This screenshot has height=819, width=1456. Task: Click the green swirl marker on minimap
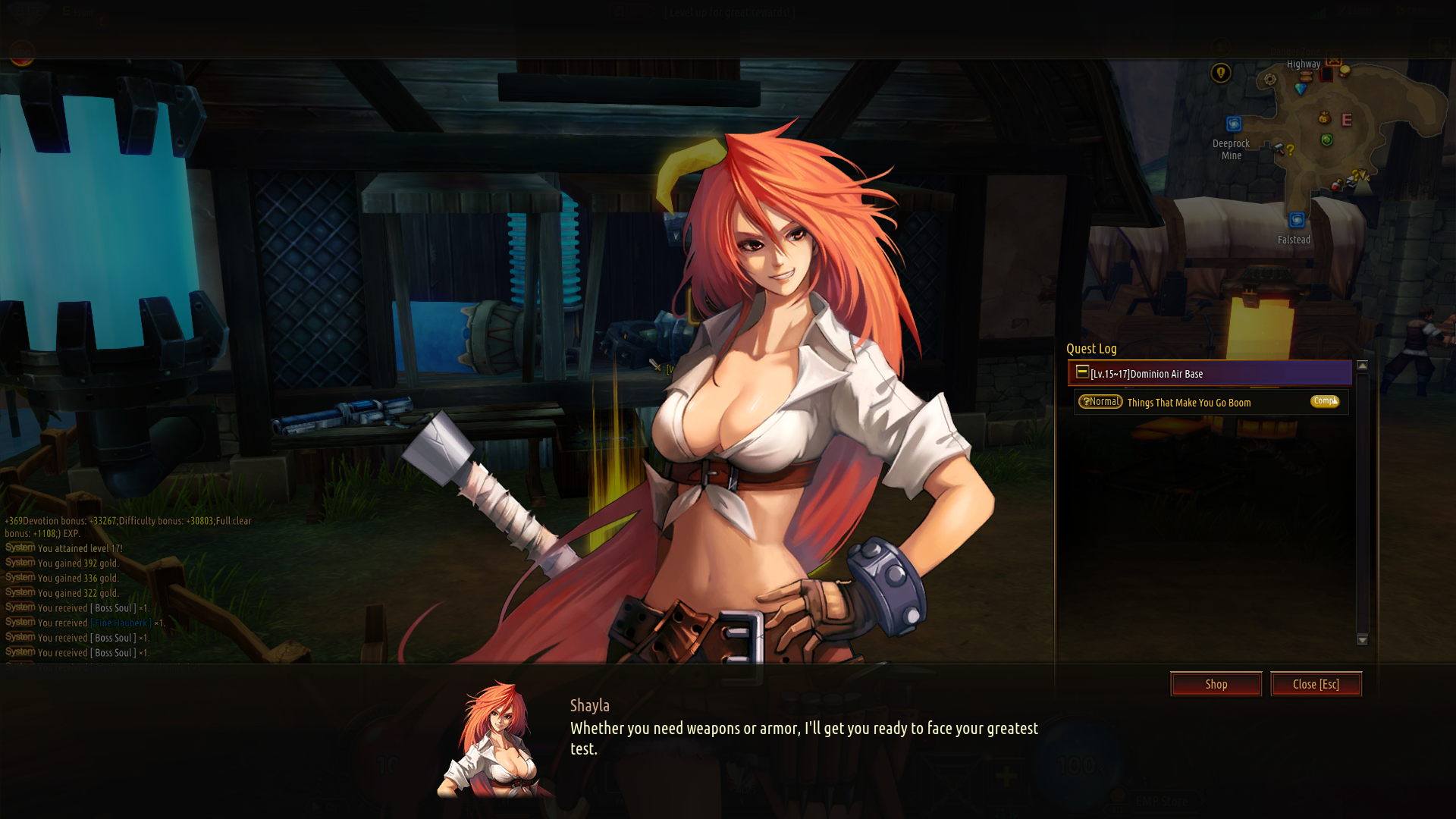point(1326,140)
